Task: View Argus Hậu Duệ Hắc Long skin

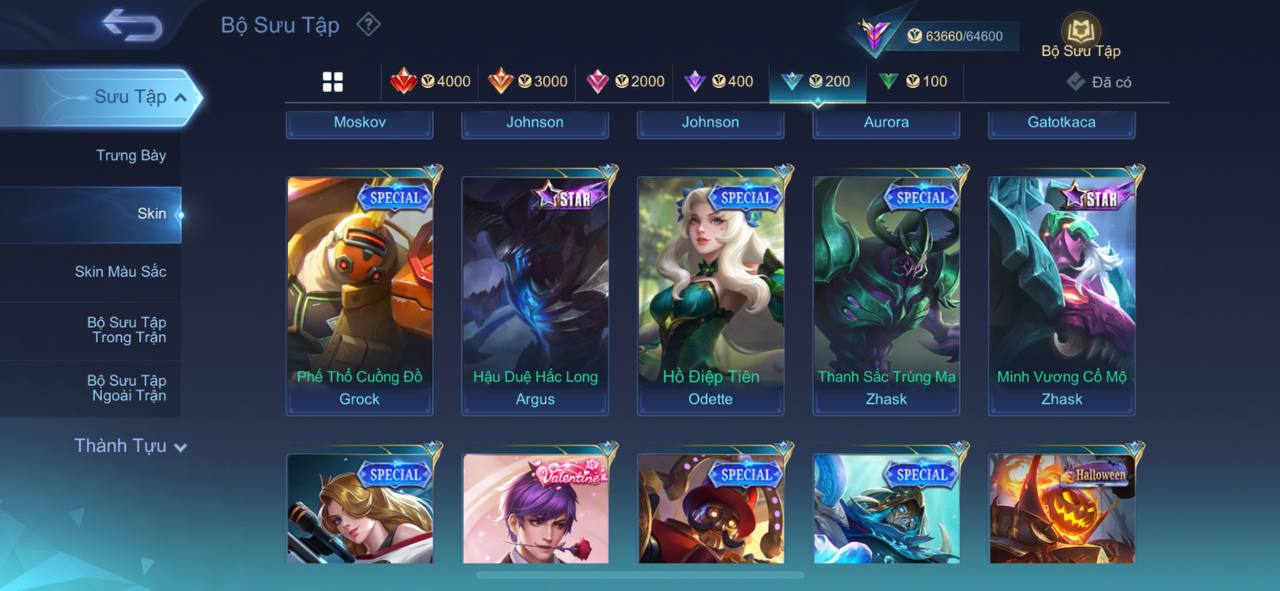Action: pyautogui.click(x=535, y=295)
